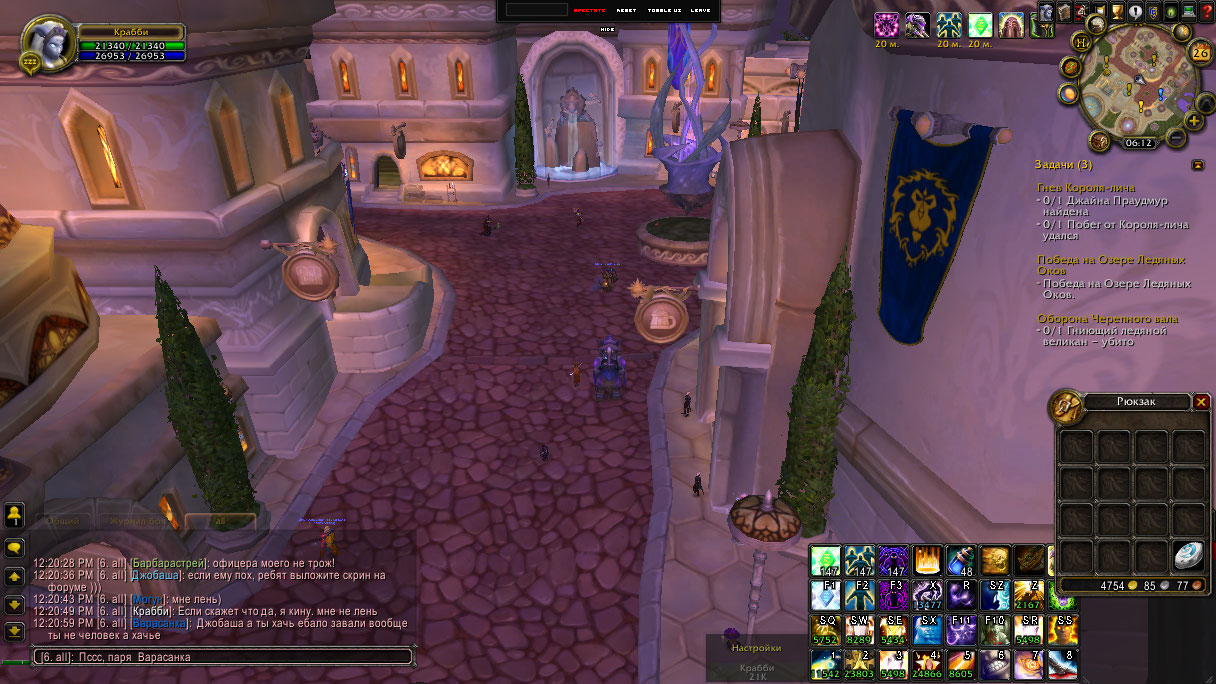The width and height of the screenshot is (1216, 684).
Task: Click the Reset button in top bar
Action: tap(626, 10)
